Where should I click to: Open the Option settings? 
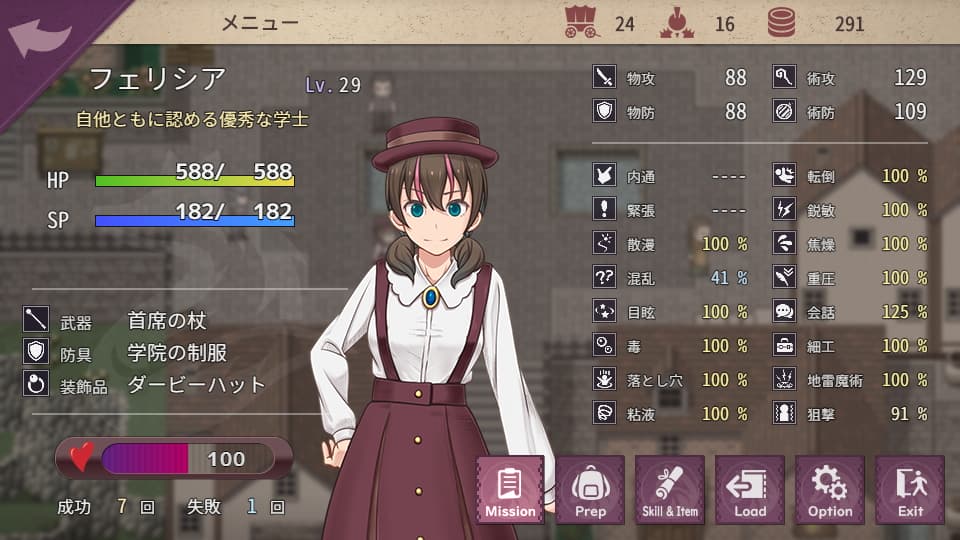click(x=830, y=490)
